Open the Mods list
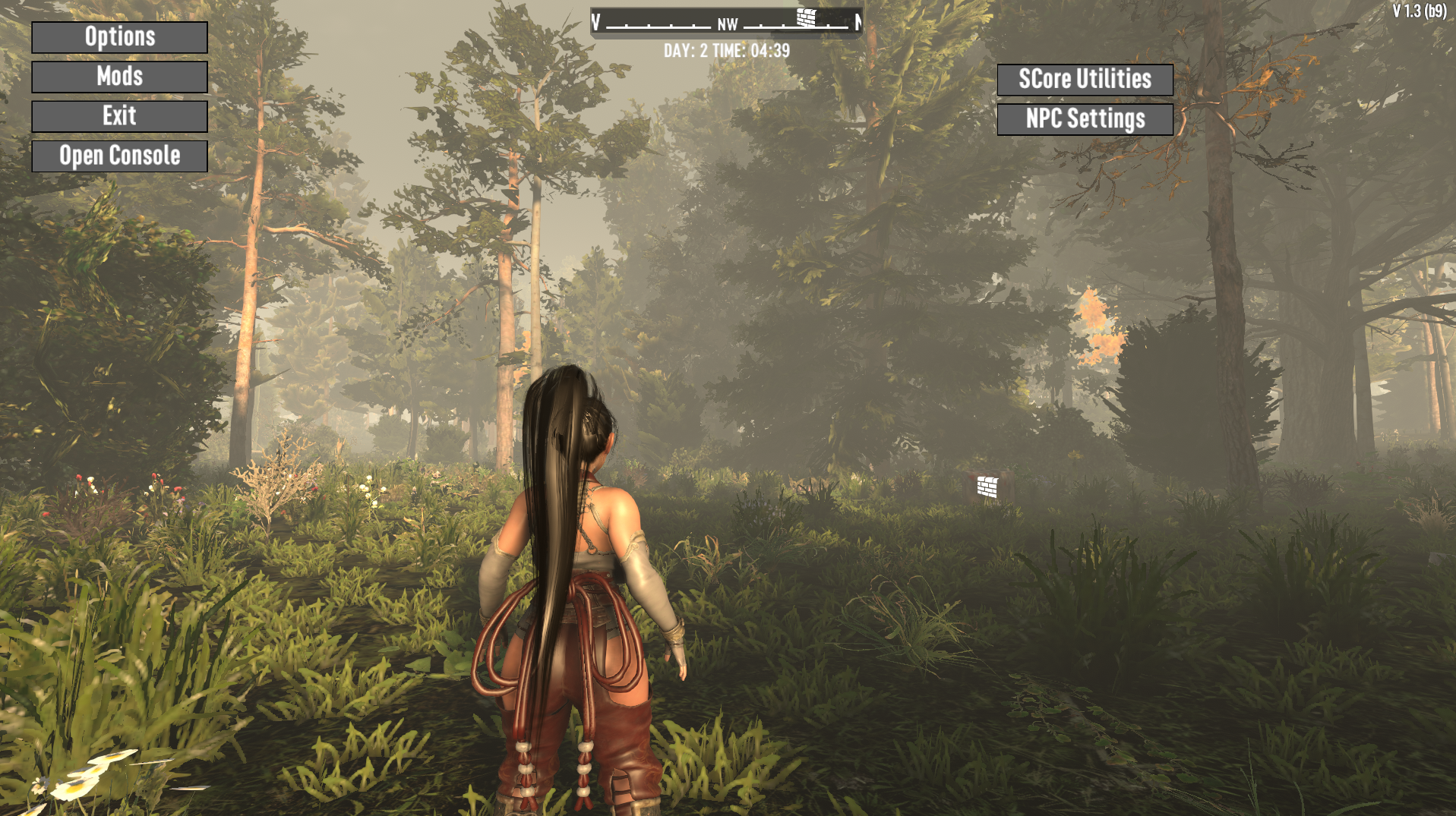This screenshot has width=1456, height=816. tap(119, 77)
